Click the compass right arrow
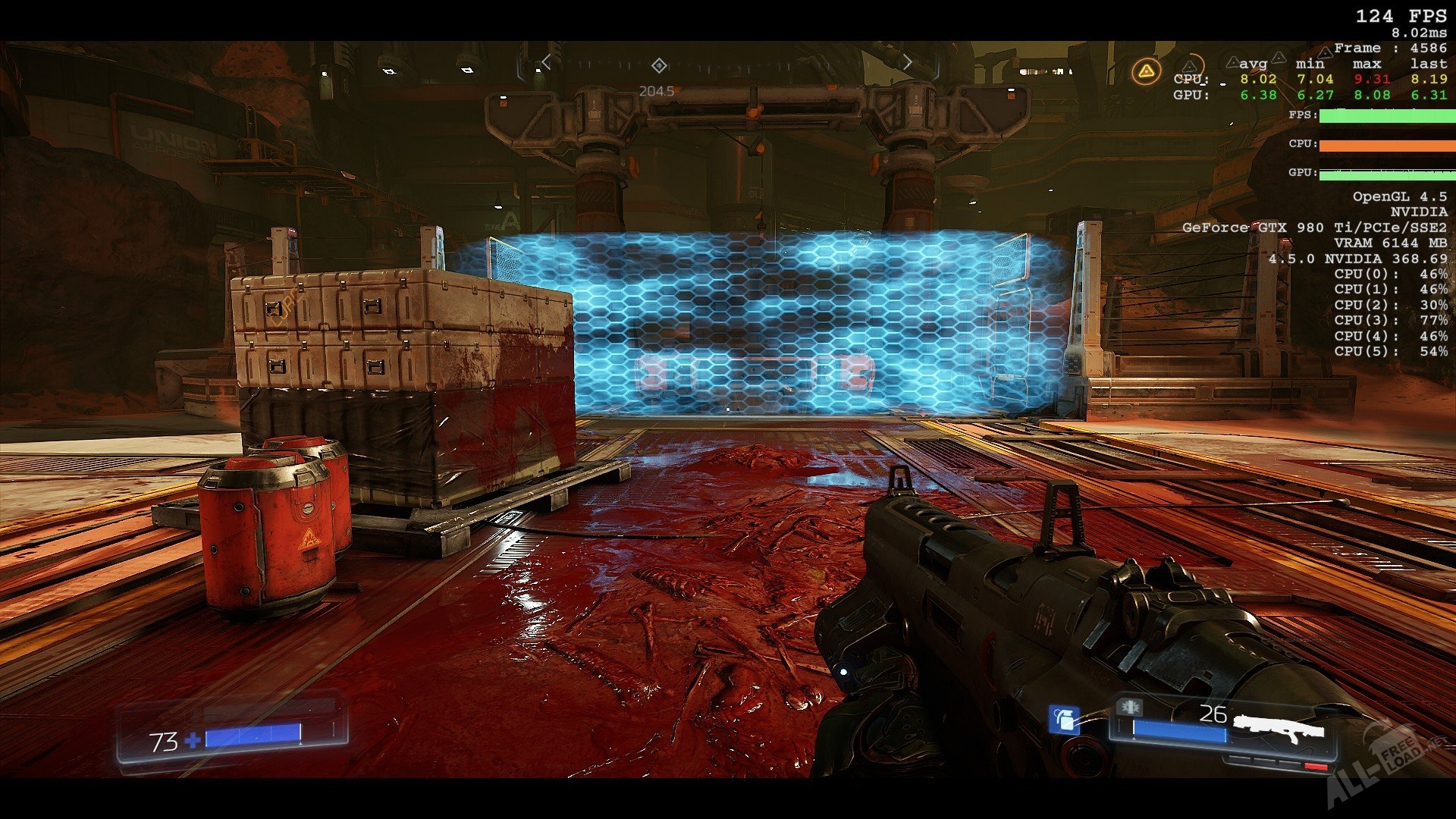This screenshot has height=819, width=1456. coord(908,63)
